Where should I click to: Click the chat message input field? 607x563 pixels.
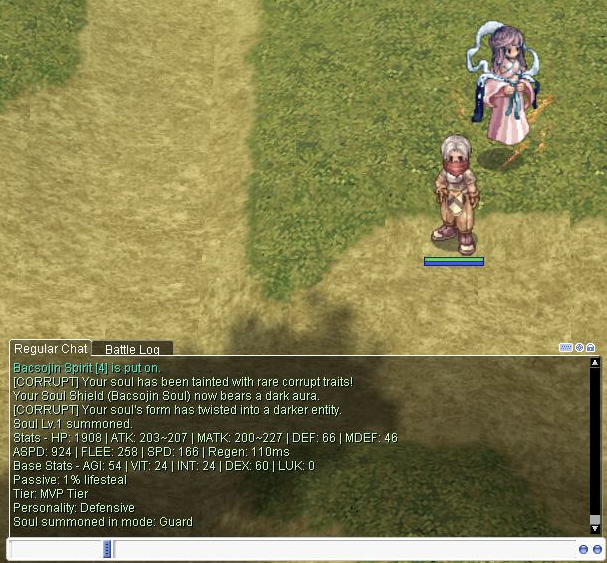(x=340, y=549)
